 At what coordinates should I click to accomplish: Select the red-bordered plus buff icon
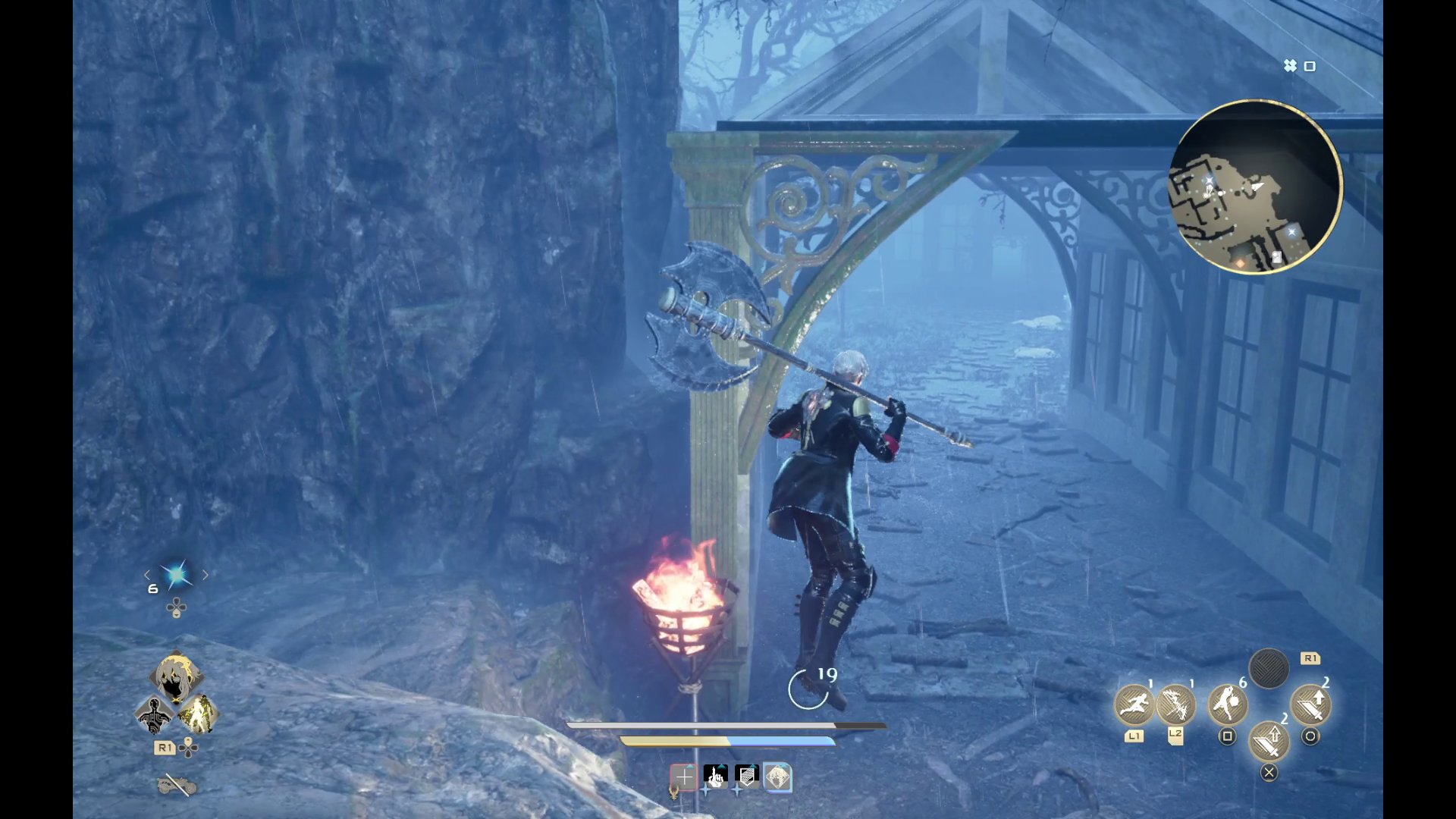(x=683, y=777)
